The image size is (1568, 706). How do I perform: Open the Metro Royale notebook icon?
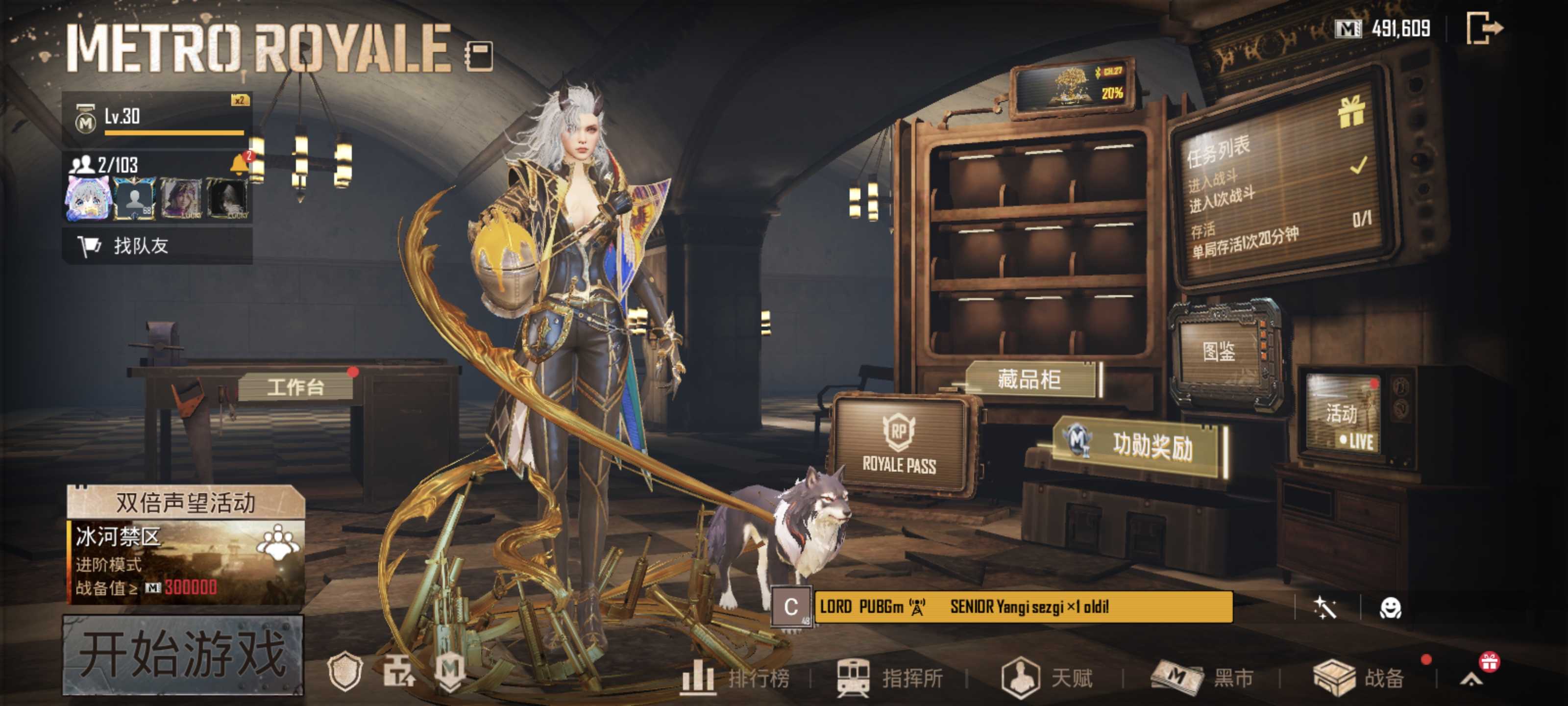(479, 55)
